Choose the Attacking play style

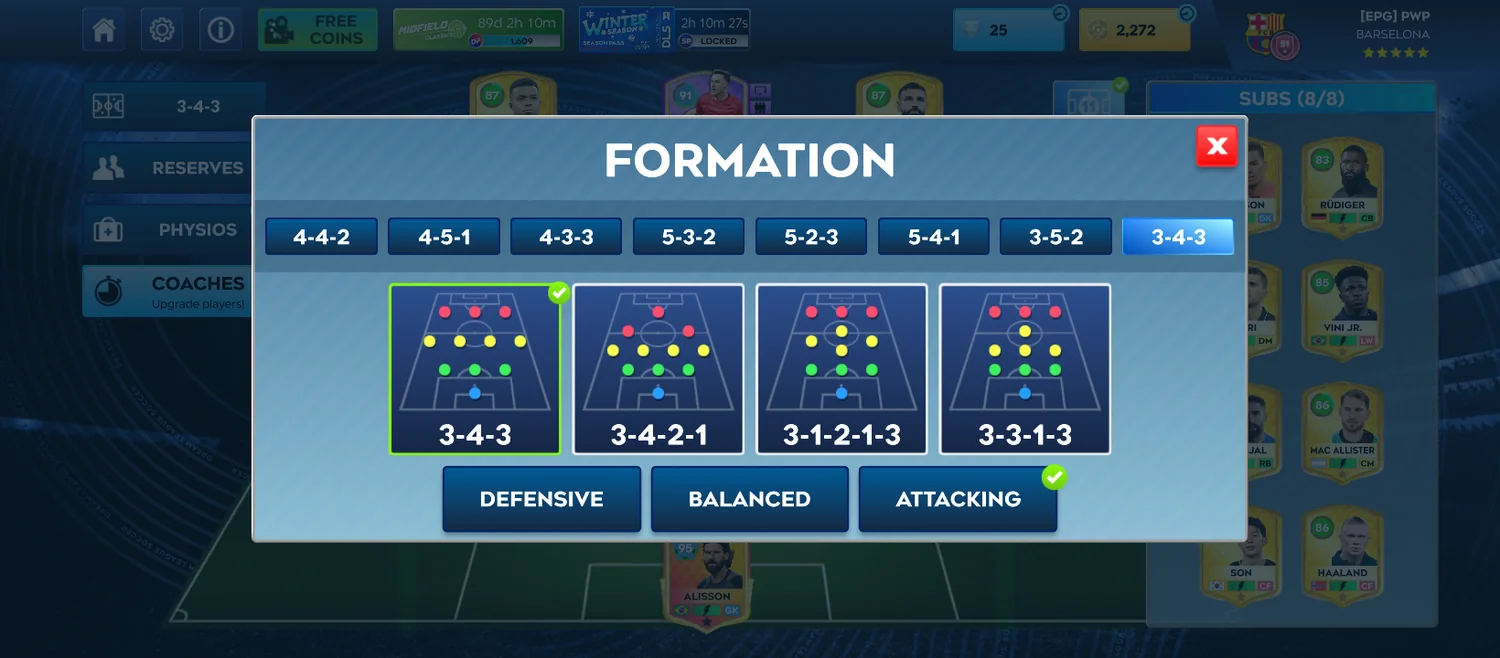(x=957, y=499)
